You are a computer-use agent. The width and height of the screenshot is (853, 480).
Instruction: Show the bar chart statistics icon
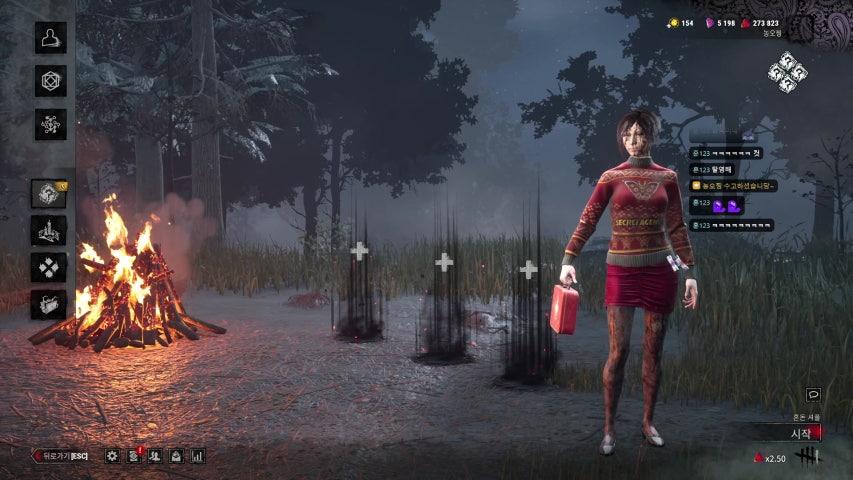197,456
